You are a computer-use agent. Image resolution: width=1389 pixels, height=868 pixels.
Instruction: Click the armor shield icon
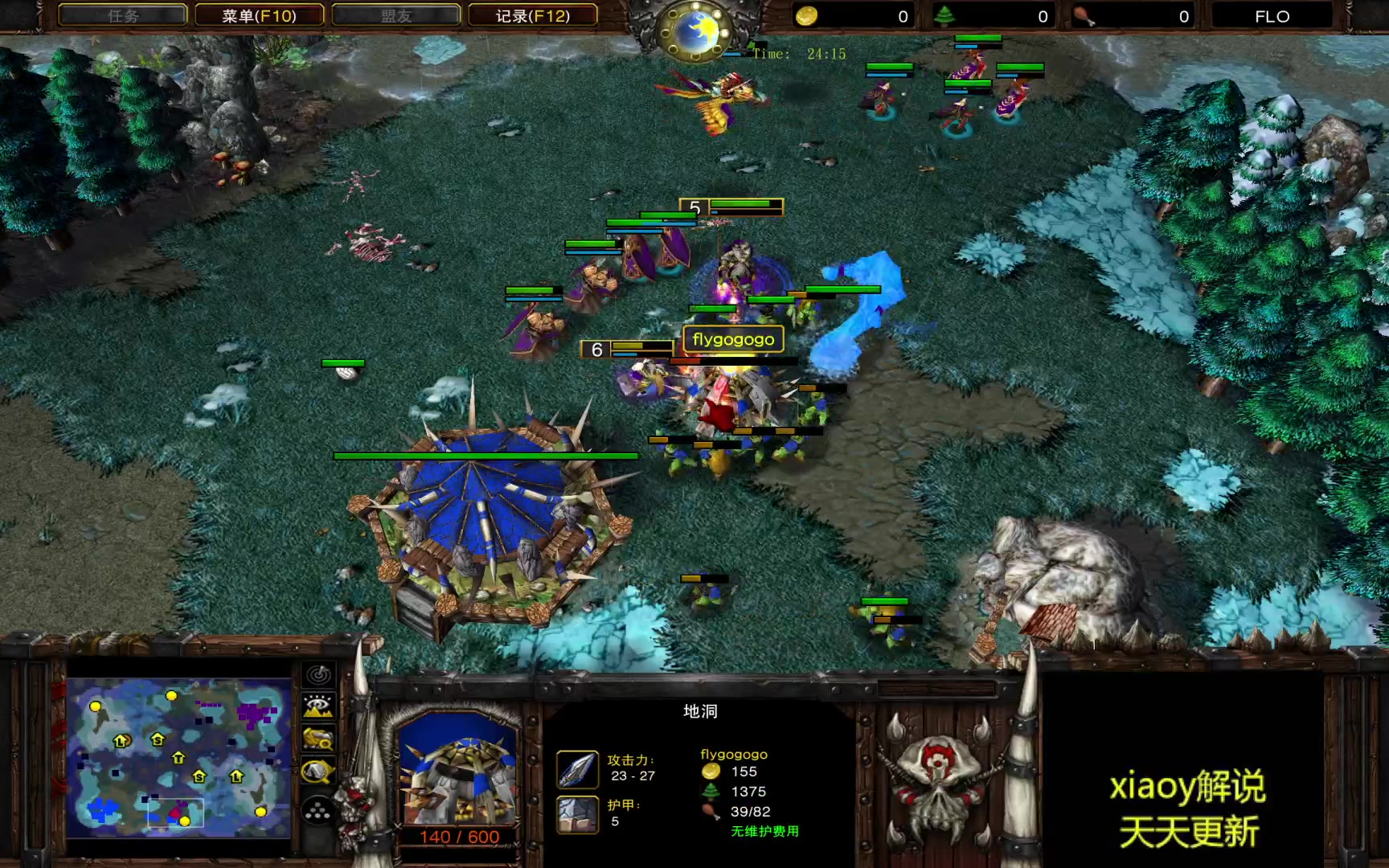coord(577,814)
